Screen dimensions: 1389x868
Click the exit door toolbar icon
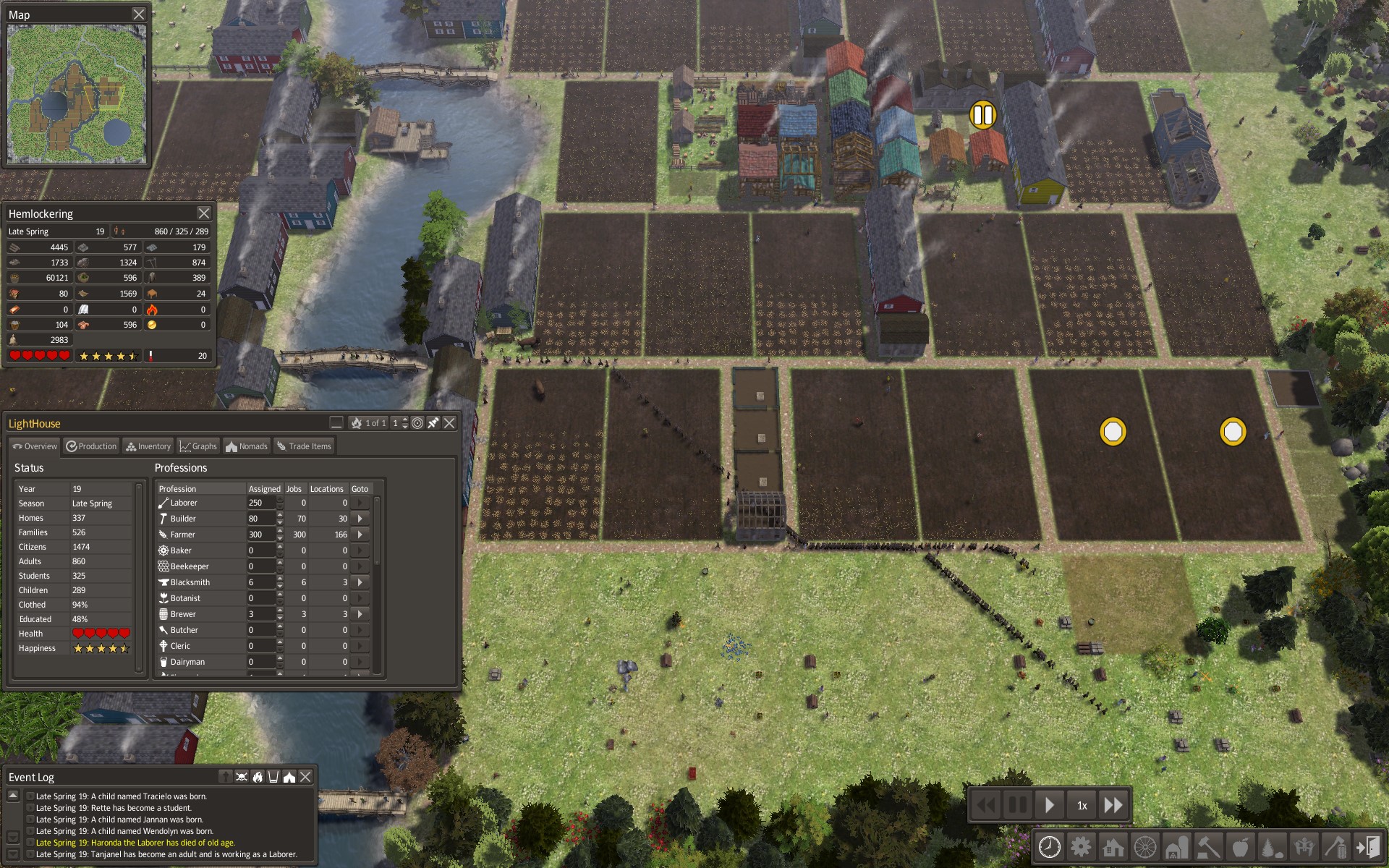1367,846
